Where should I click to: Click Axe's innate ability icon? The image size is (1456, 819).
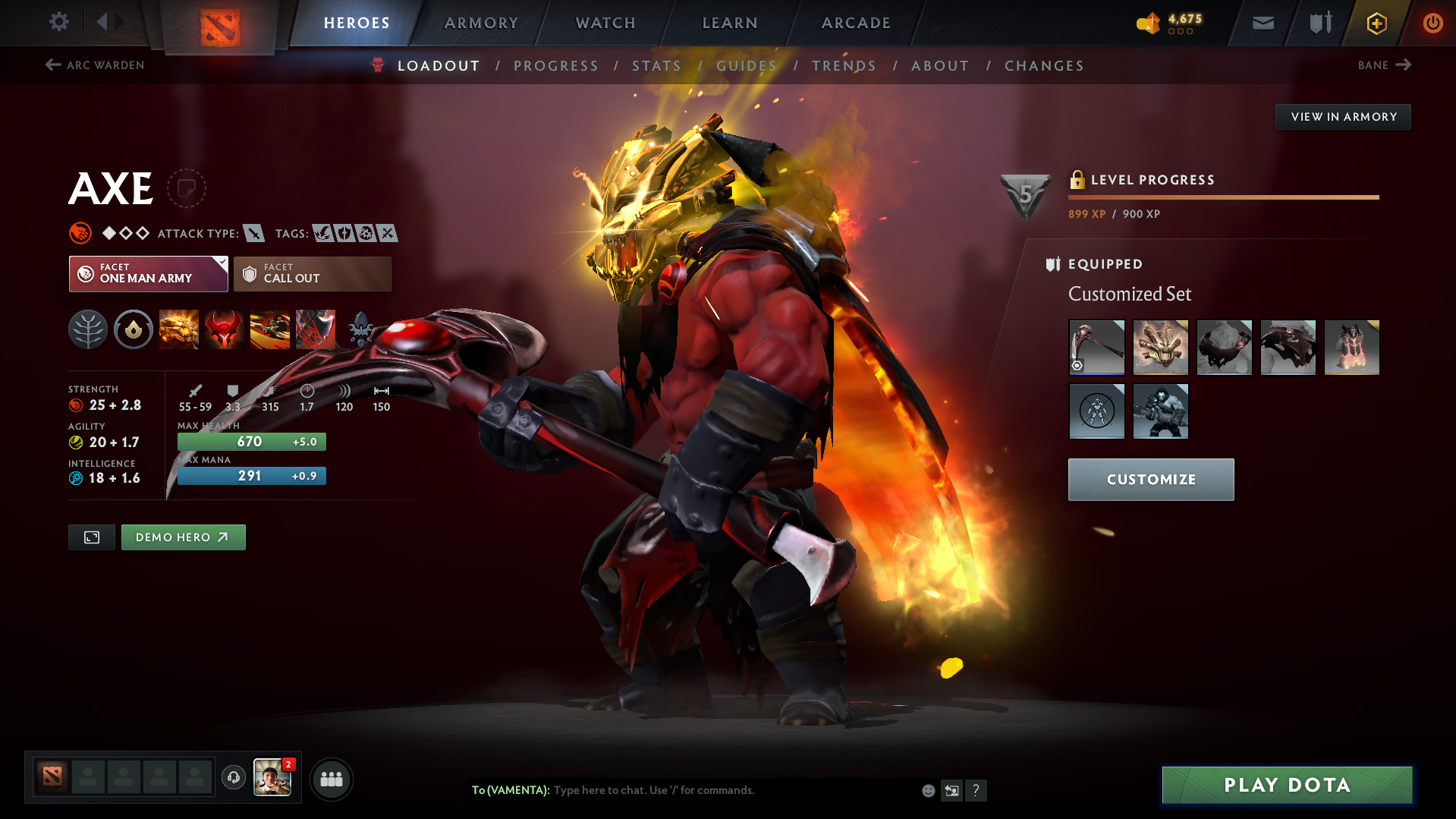tap(134, 329)
